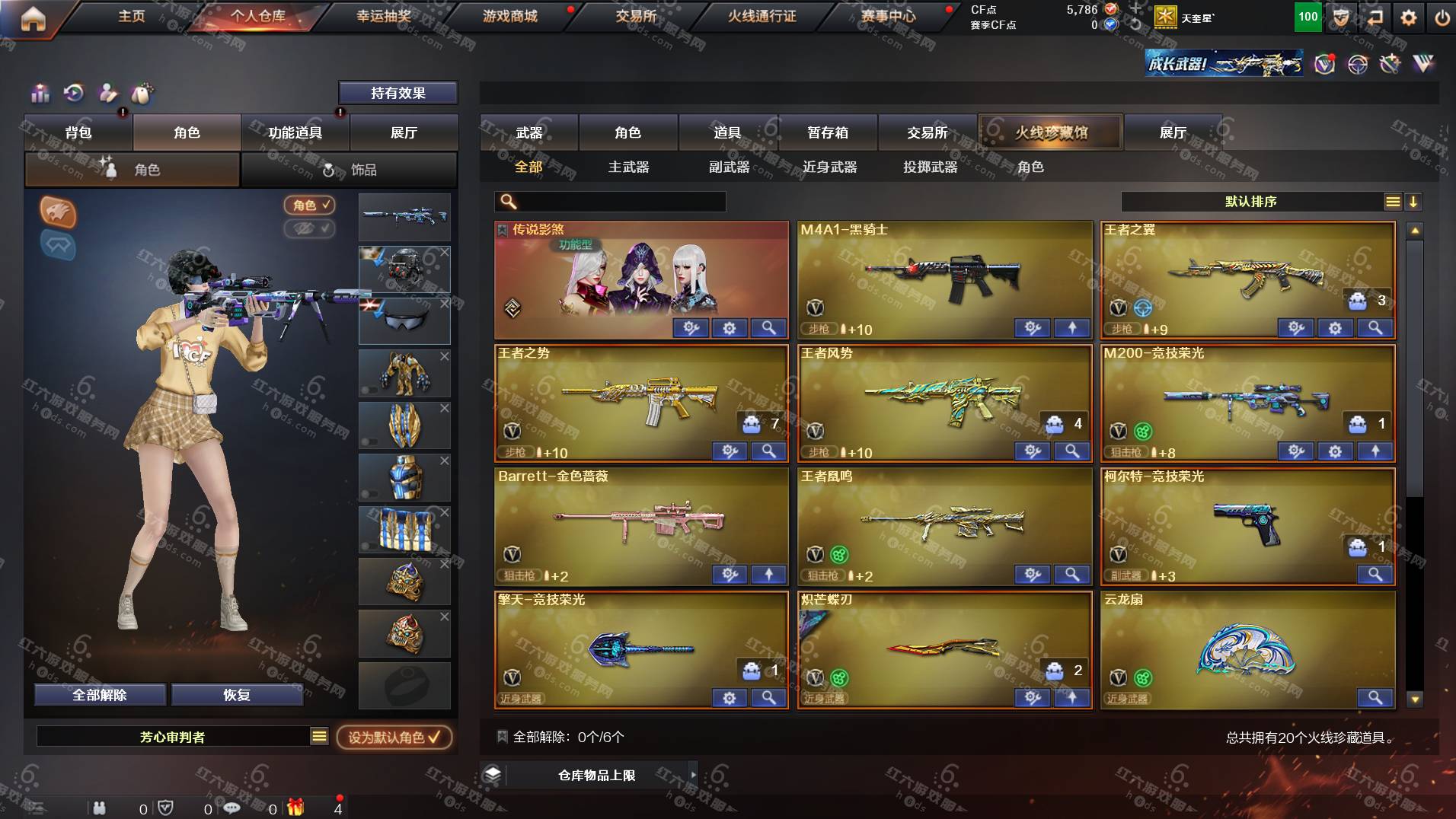Click the upgrade arrow icon on the 王者凰鸣 card
The width and height of the screenshot is (1456, 819).
pos(1072,575)
